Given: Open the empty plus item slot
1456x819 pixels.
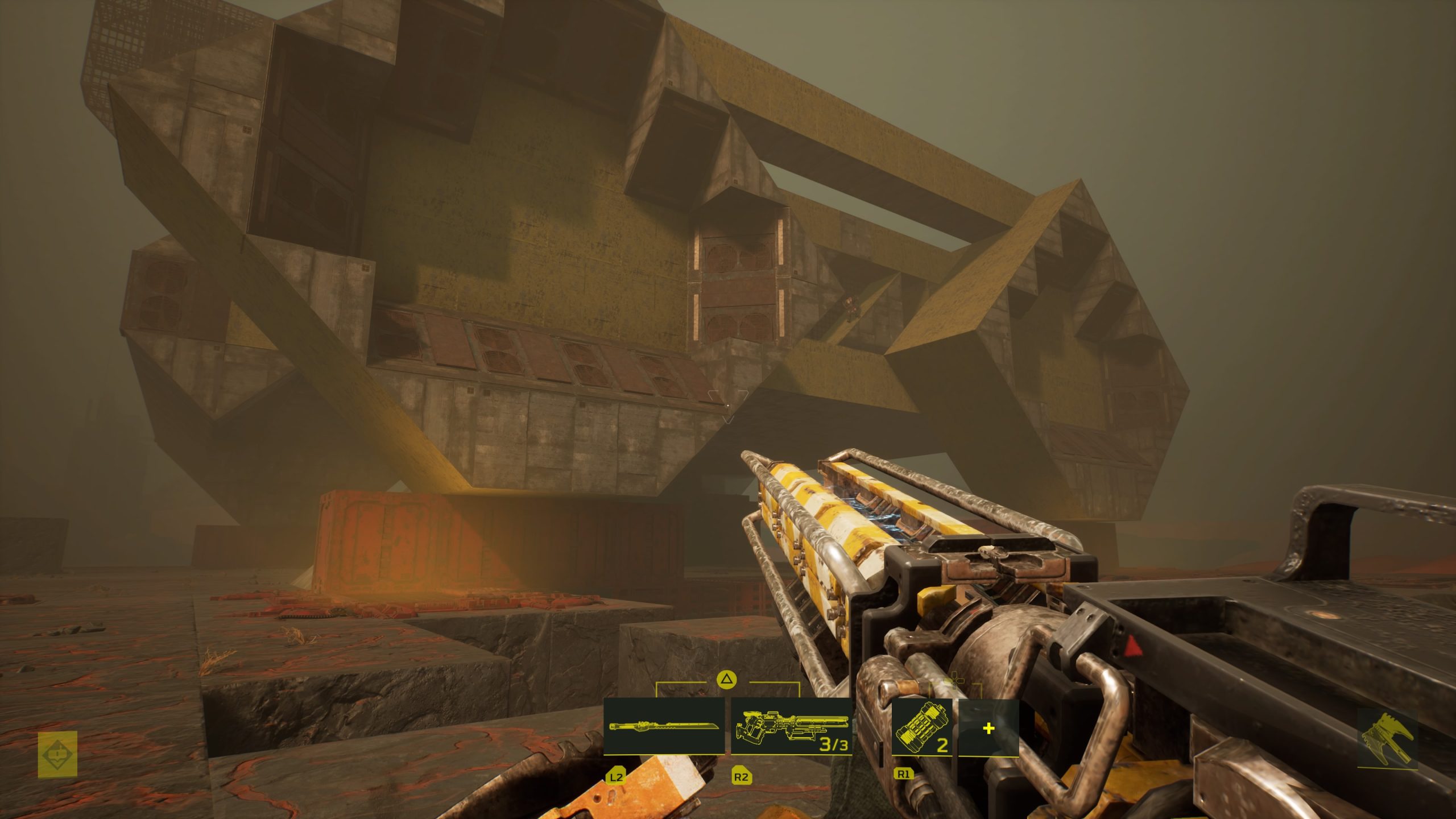Looking at the screenshot, I should point(988,729).
